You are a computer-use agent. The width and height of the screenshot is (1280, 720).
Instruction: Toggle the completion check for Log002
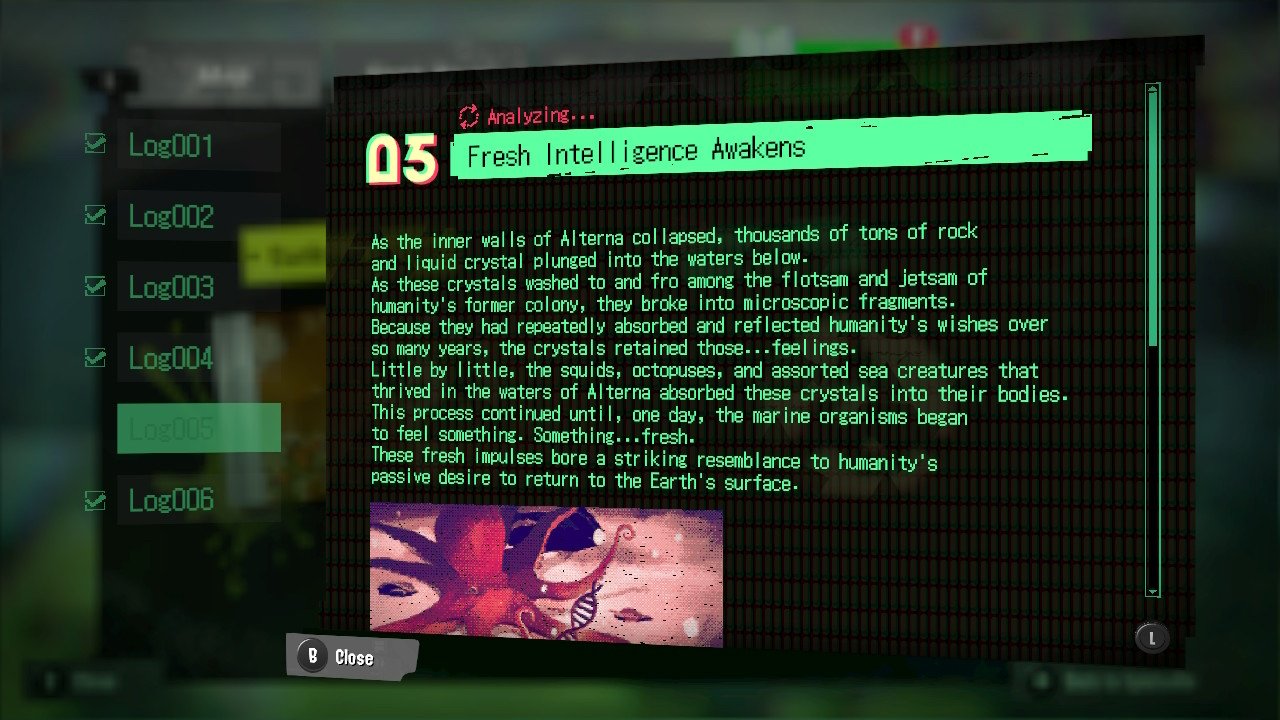click(x=95, y=215)
